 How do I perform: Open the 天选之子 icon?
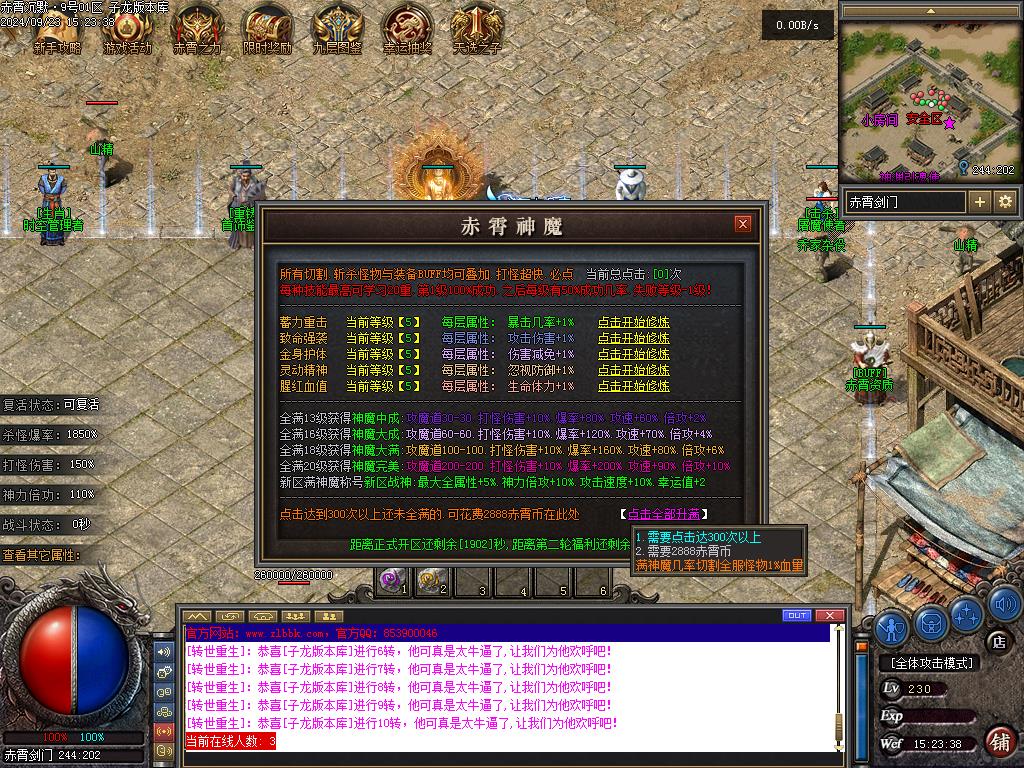pos(477,28)
